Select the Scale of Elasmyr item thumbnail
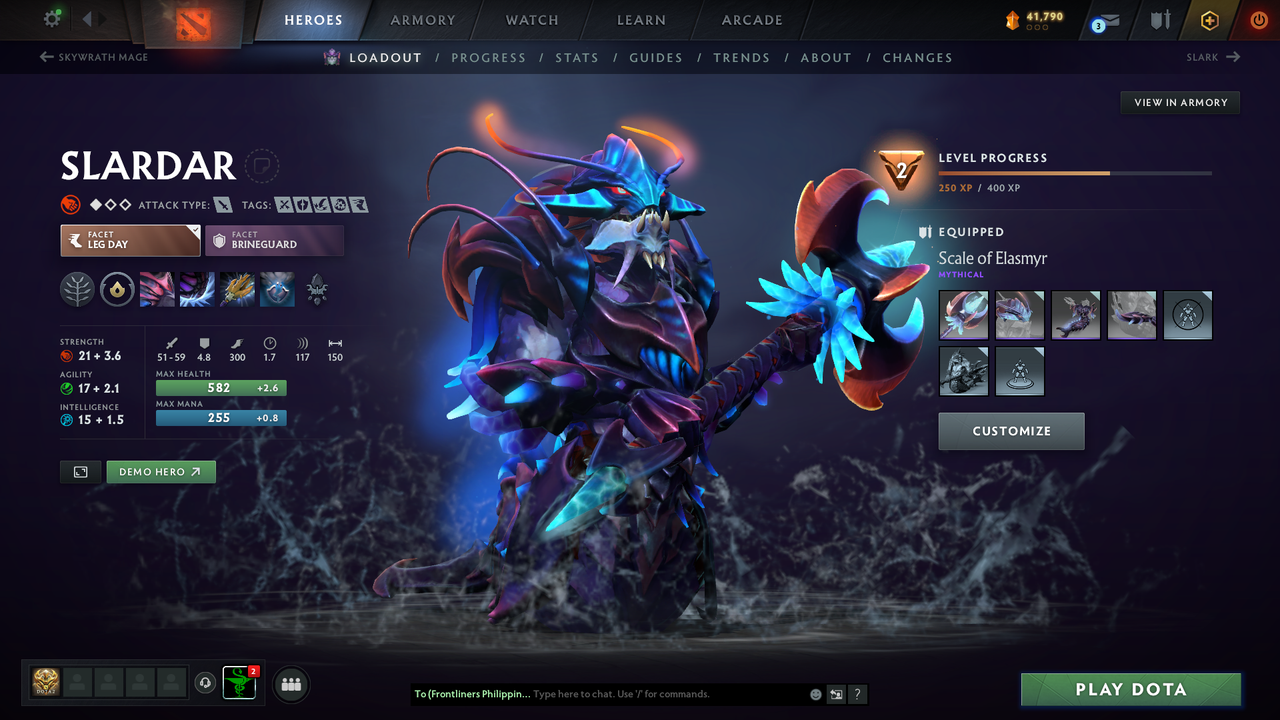 point(962,315)
